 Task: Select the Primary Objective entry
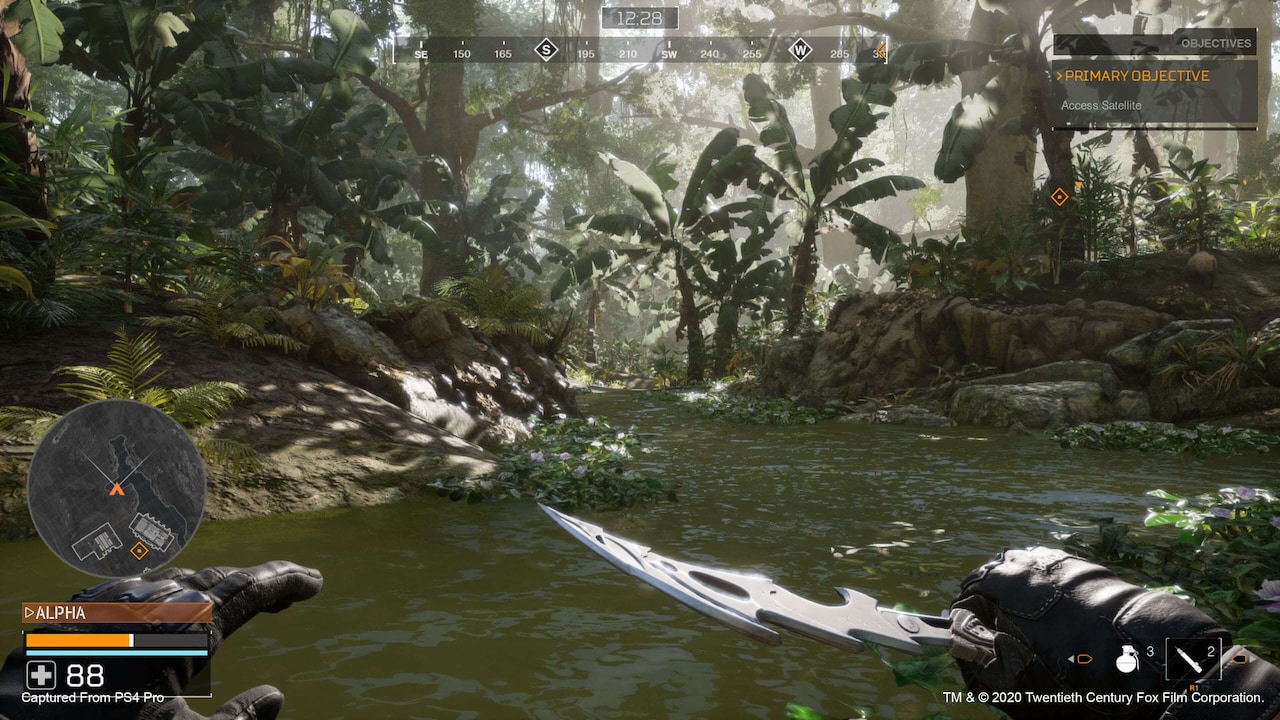[1137, 76]
